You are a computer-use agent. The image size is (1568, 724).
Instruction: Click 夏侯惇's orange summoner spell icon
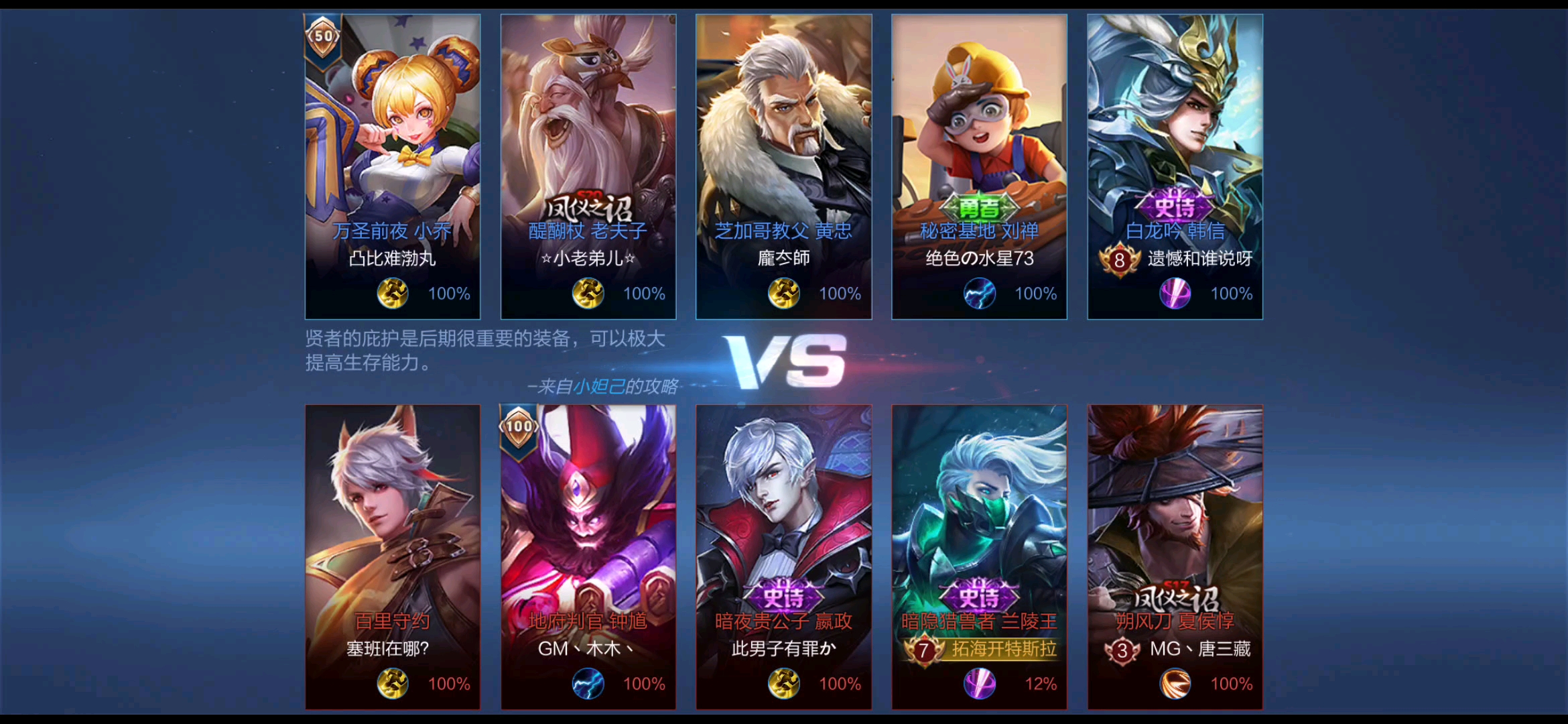point(1175,684)
